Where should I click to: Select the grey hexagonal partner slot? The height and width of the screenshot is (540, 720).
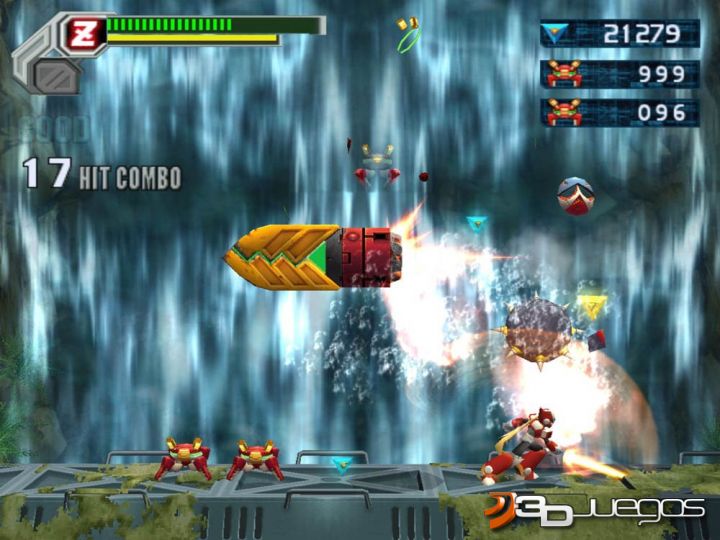click(x=56, y=75)
